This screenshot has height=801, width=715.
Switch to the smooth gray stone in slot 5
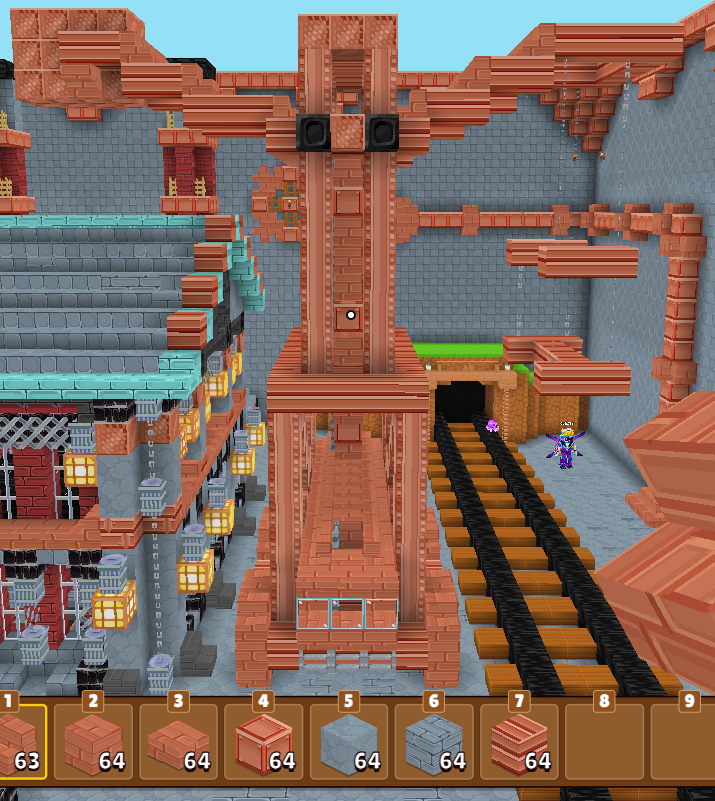348,742
